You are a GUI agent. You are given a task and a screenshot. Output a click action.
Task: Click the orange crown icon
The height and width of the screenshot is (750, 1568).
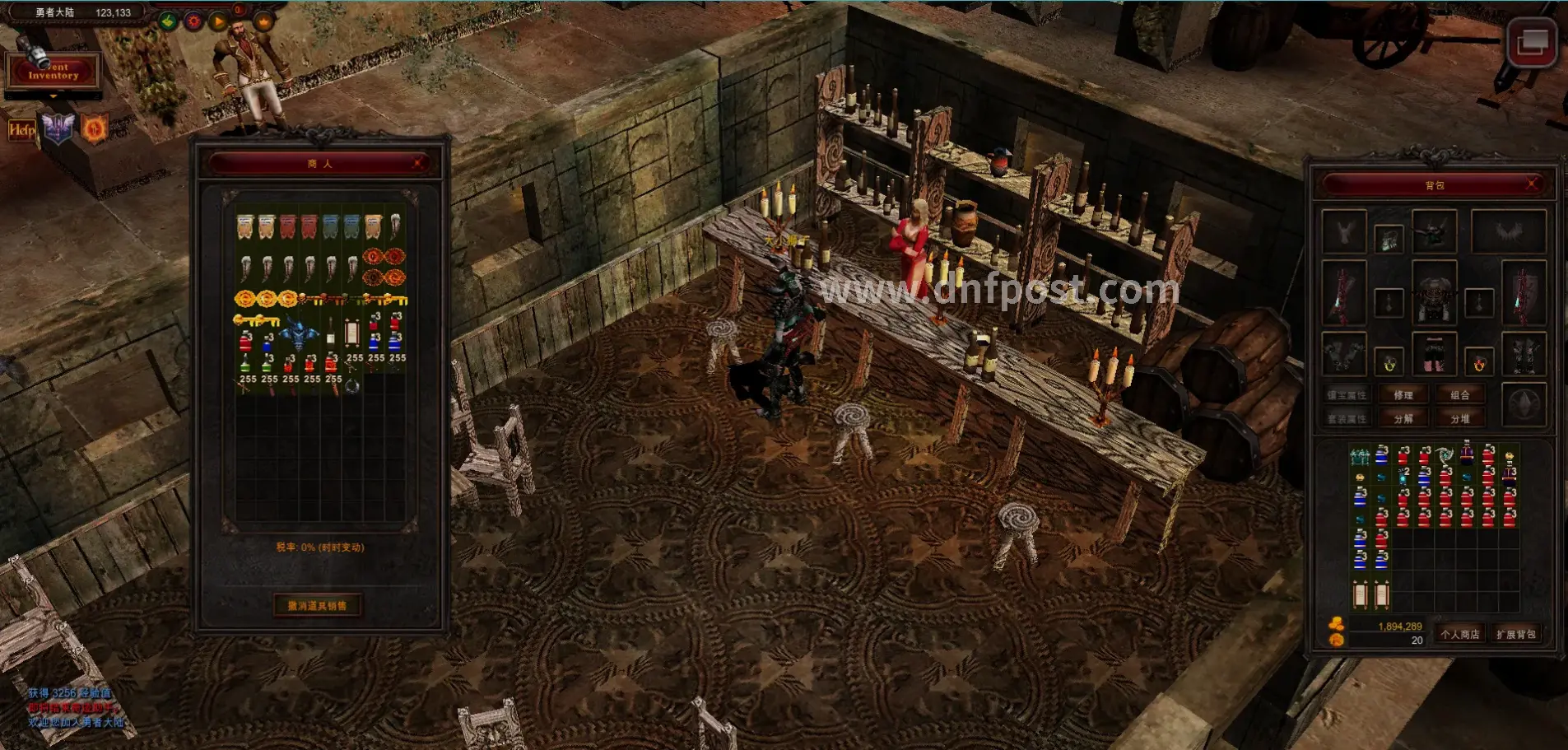coord(263,21)
